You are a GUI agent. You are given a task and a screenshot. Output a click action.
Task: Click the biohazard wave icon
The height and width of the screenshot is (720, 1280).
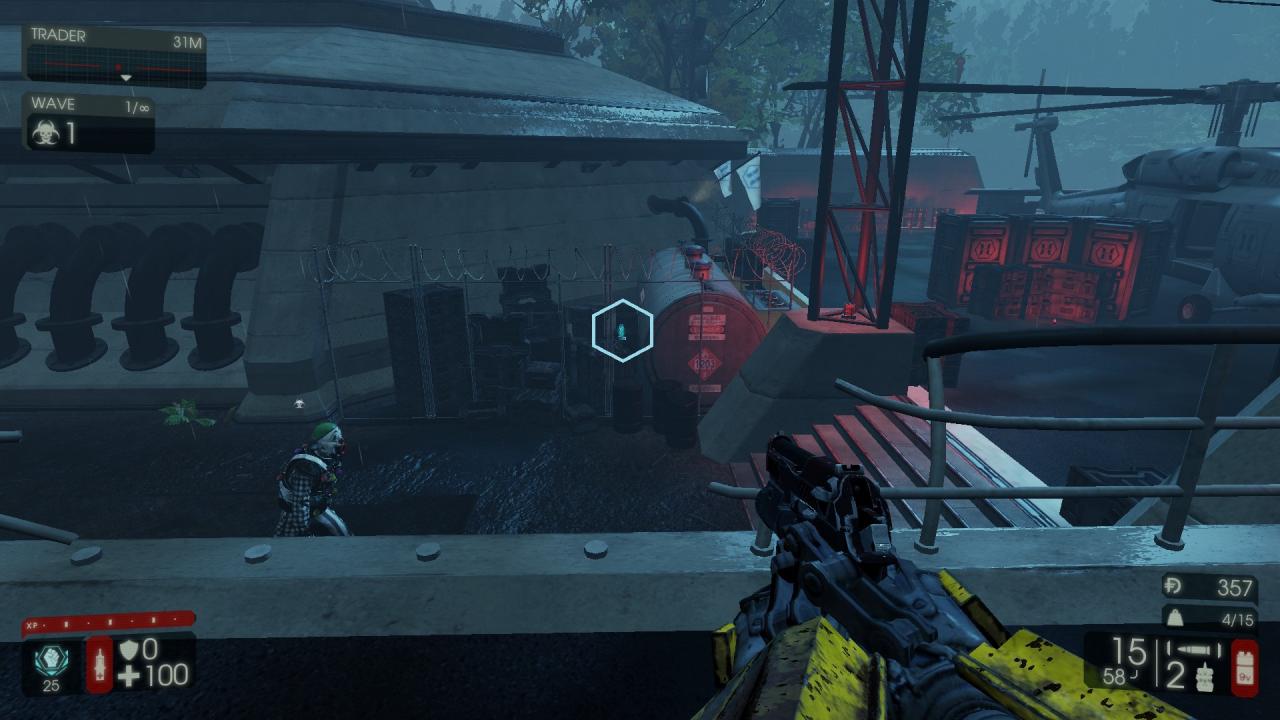tap(45, 134)
